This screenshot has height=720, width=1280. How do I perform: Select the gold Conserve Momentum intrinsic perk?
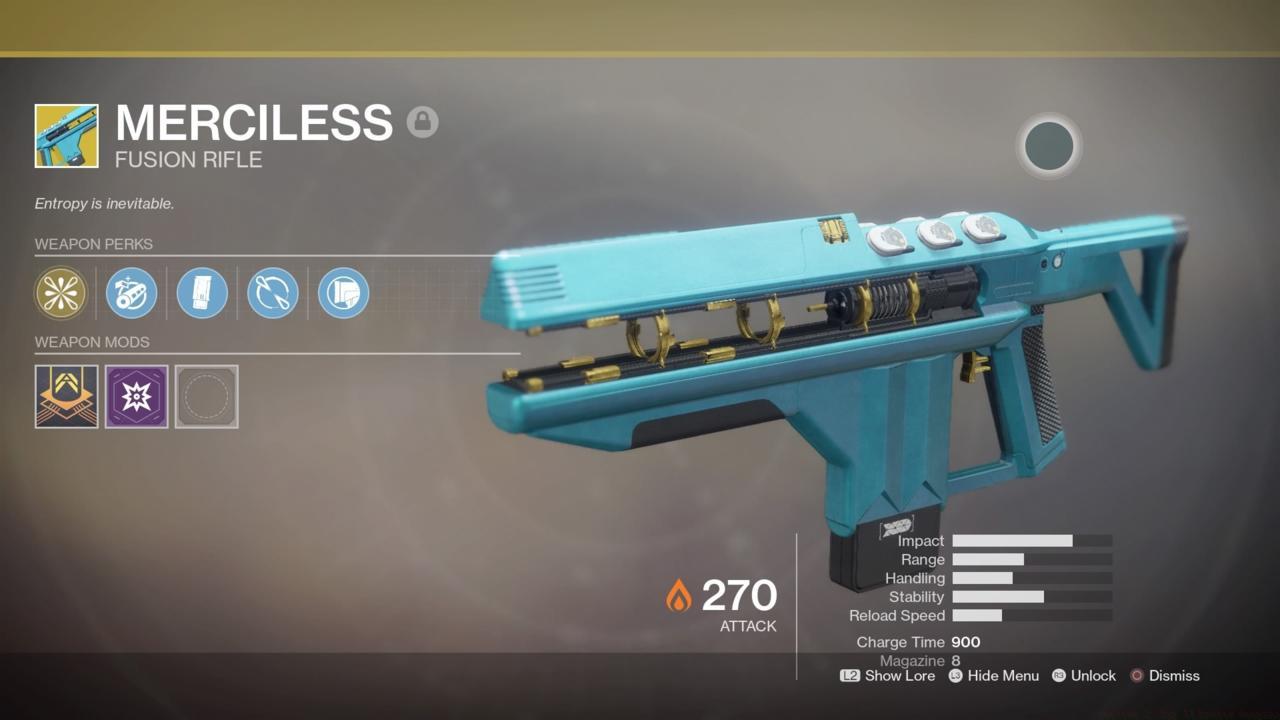click(61, 293)
